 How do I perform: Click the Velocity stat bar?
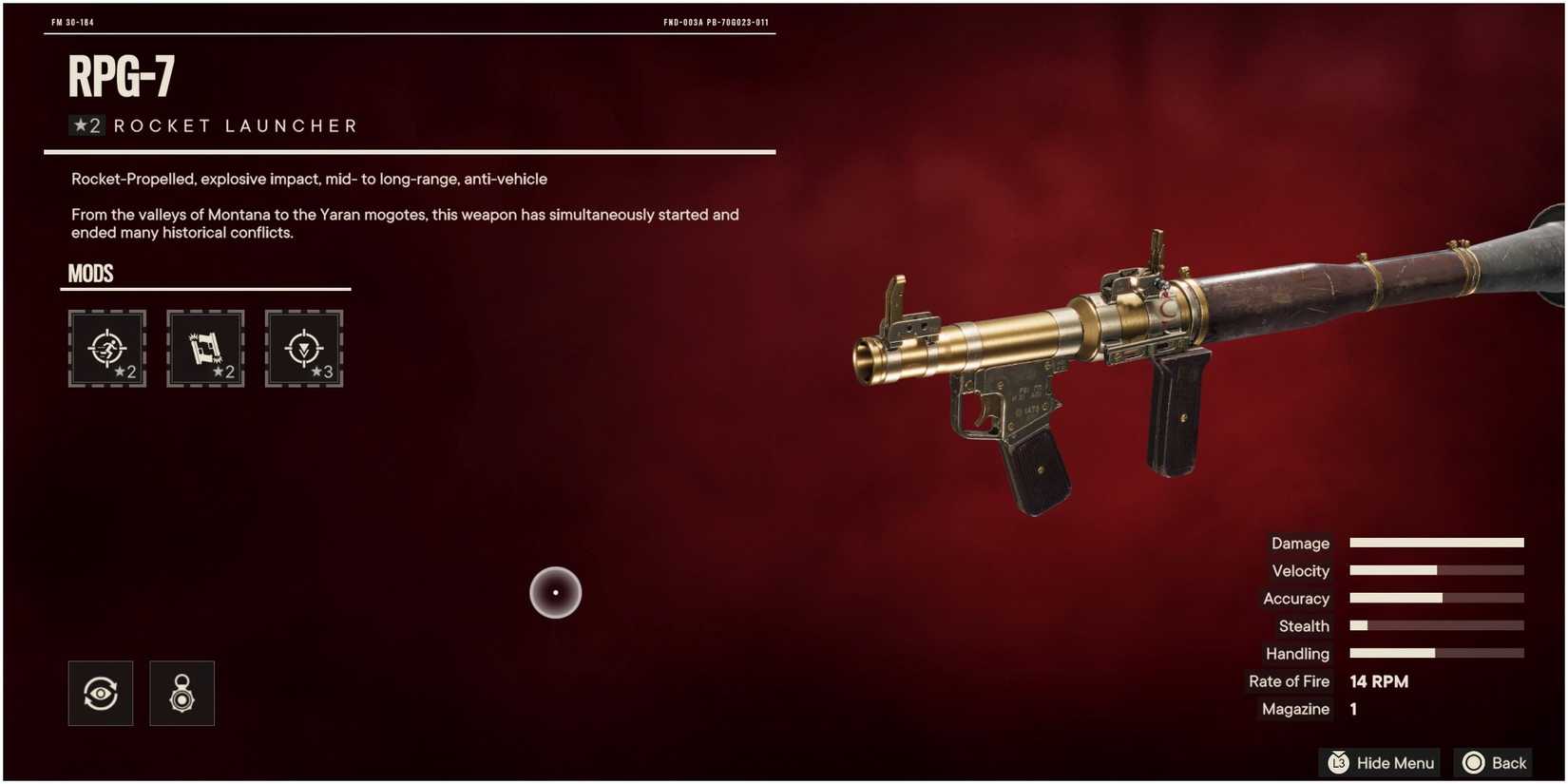coord(1435,570)
